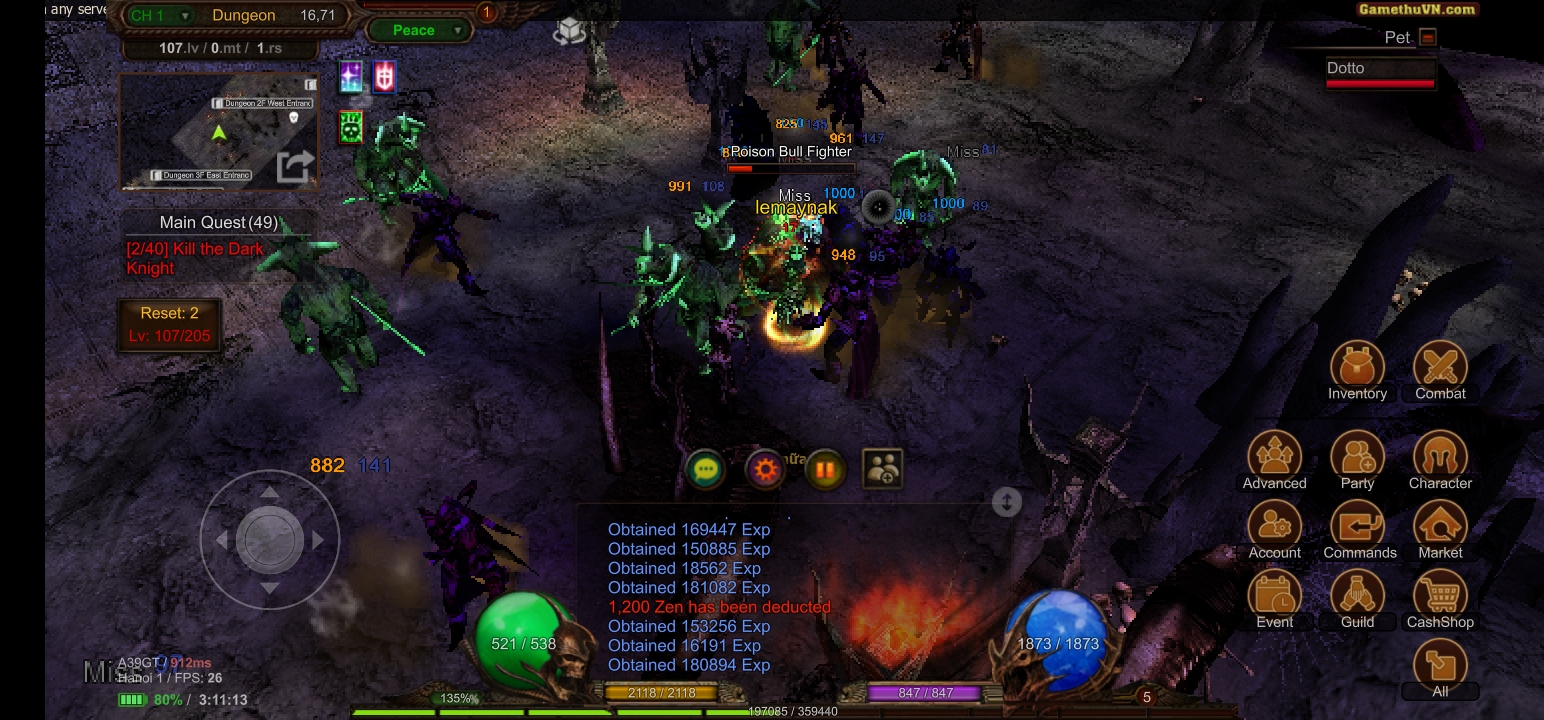Viewport: 1544px width, 720px height.
Task: Open the CH 1 channel dropdown
Action: pos(160,15)
